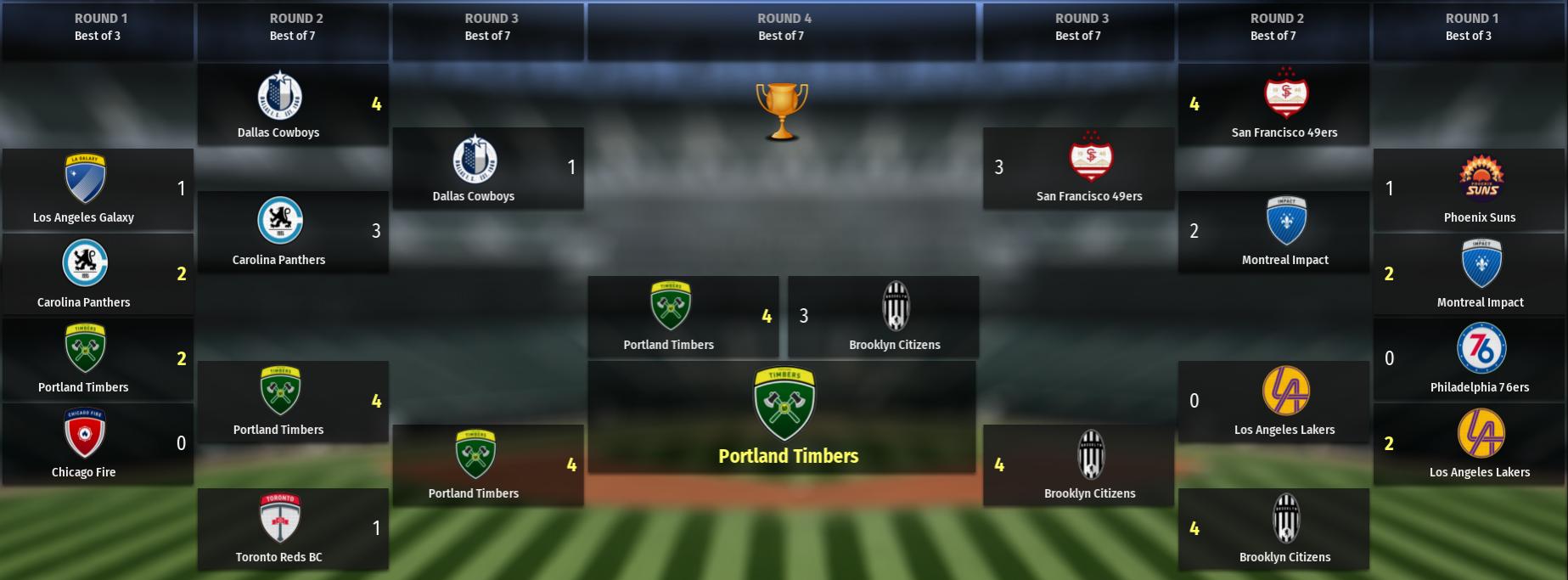Select Dallas Cowboys in the Round 3 series
1568x580 pixels.
point(488,168)
